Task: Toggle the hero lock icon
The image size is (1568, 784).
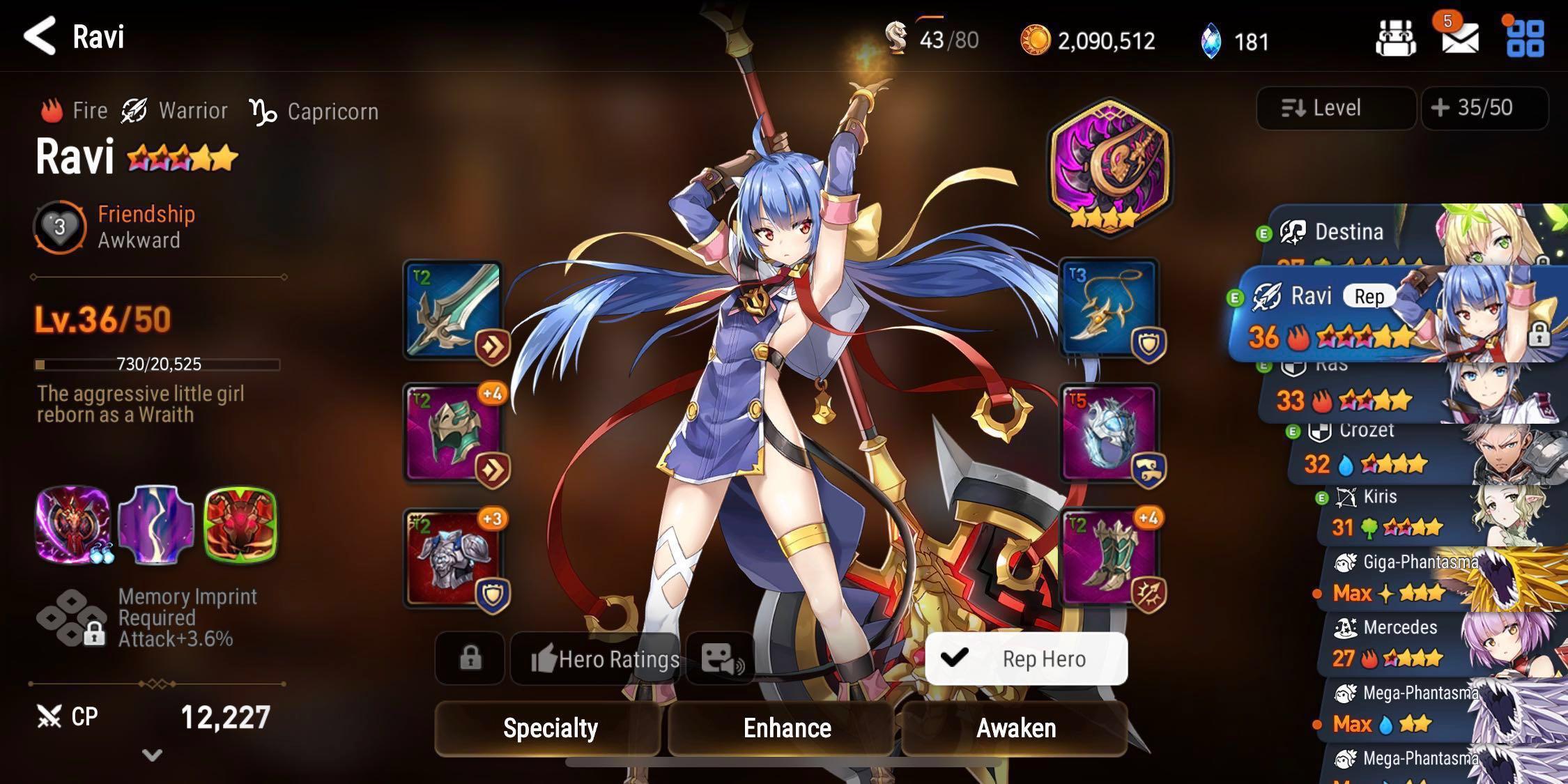Action: (470, 659)
